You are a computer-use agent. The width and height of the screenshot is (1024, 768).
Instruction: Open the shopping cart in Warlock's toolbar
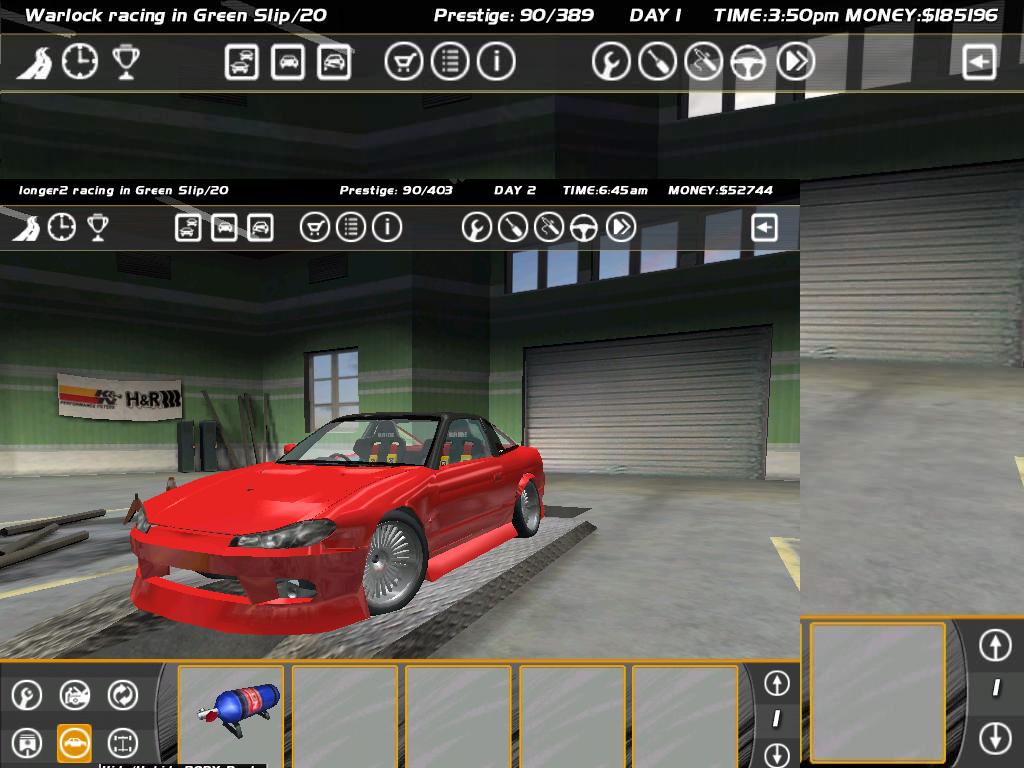(x=403, y=62)
